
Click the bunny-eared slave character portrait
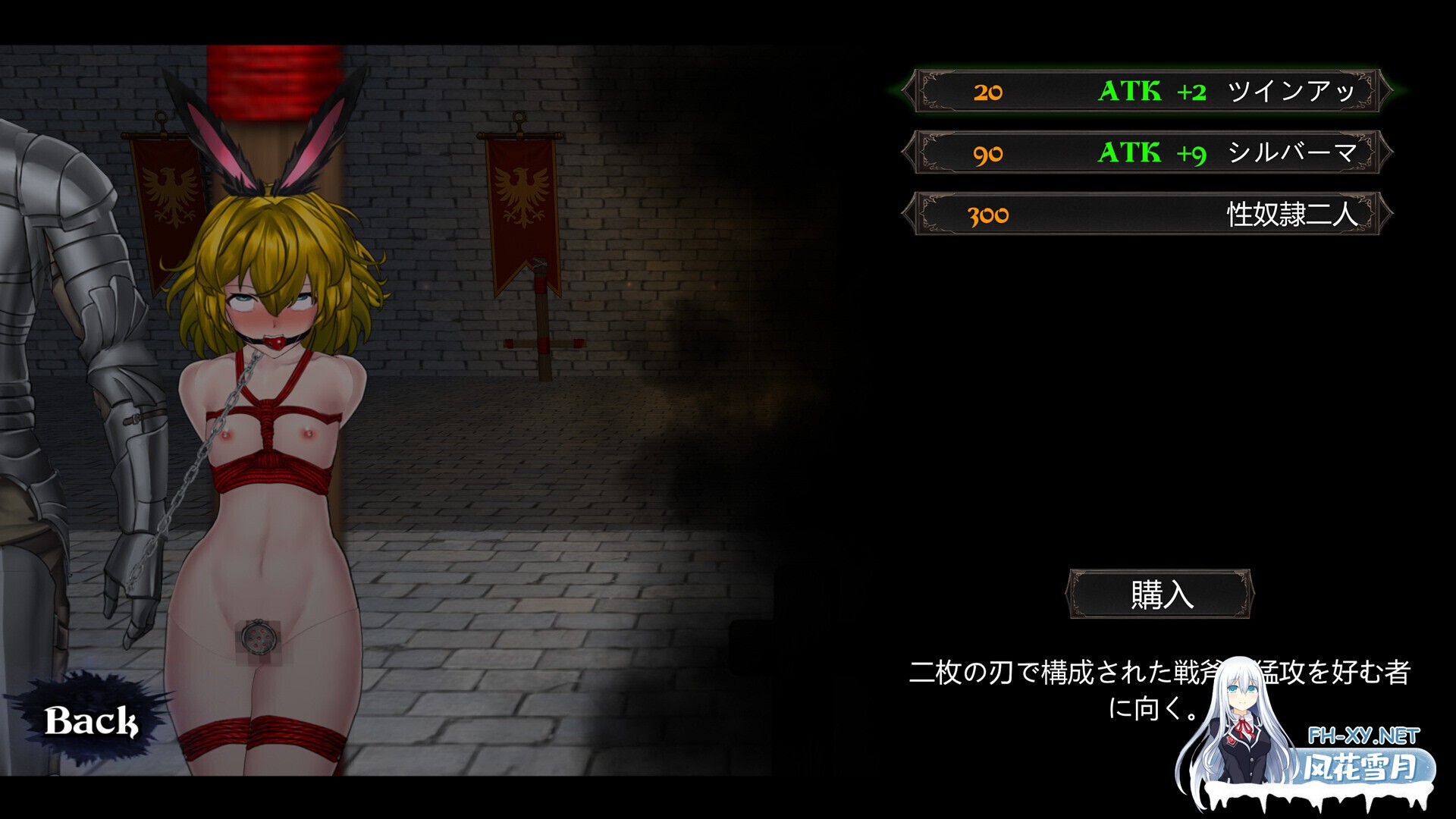[265, 417]
